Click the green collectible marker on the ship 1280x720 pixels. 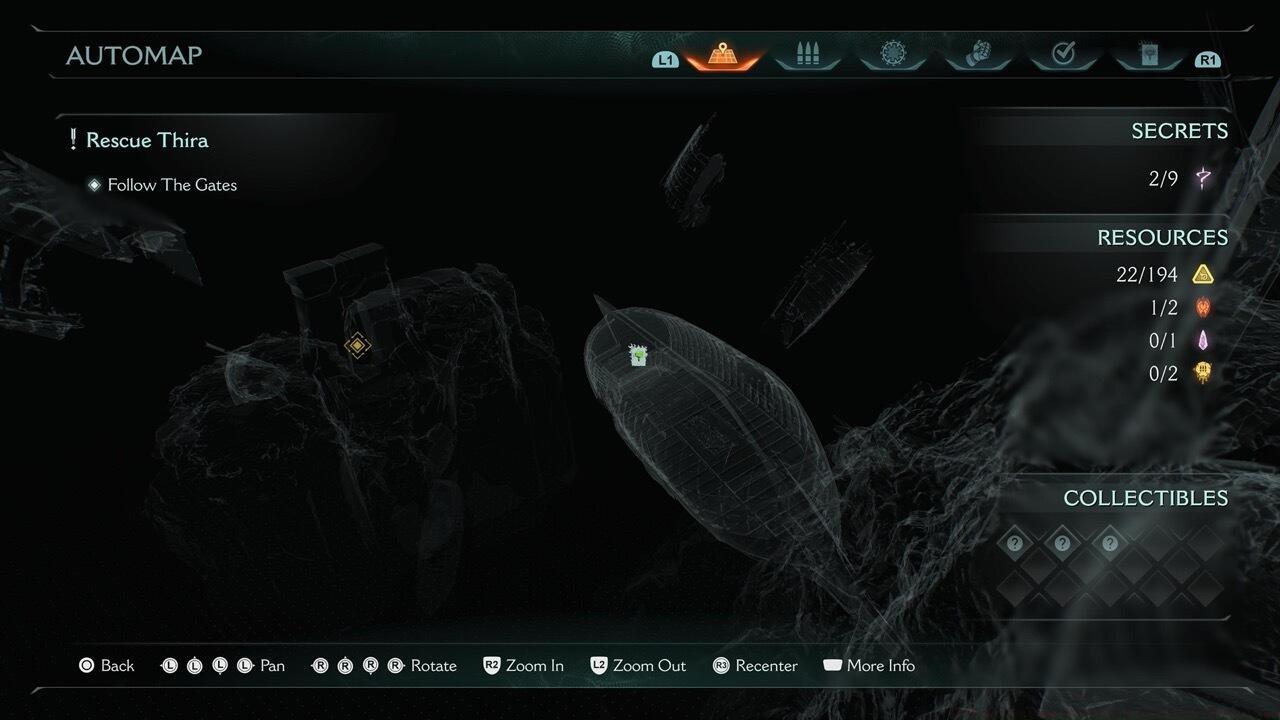638,355
